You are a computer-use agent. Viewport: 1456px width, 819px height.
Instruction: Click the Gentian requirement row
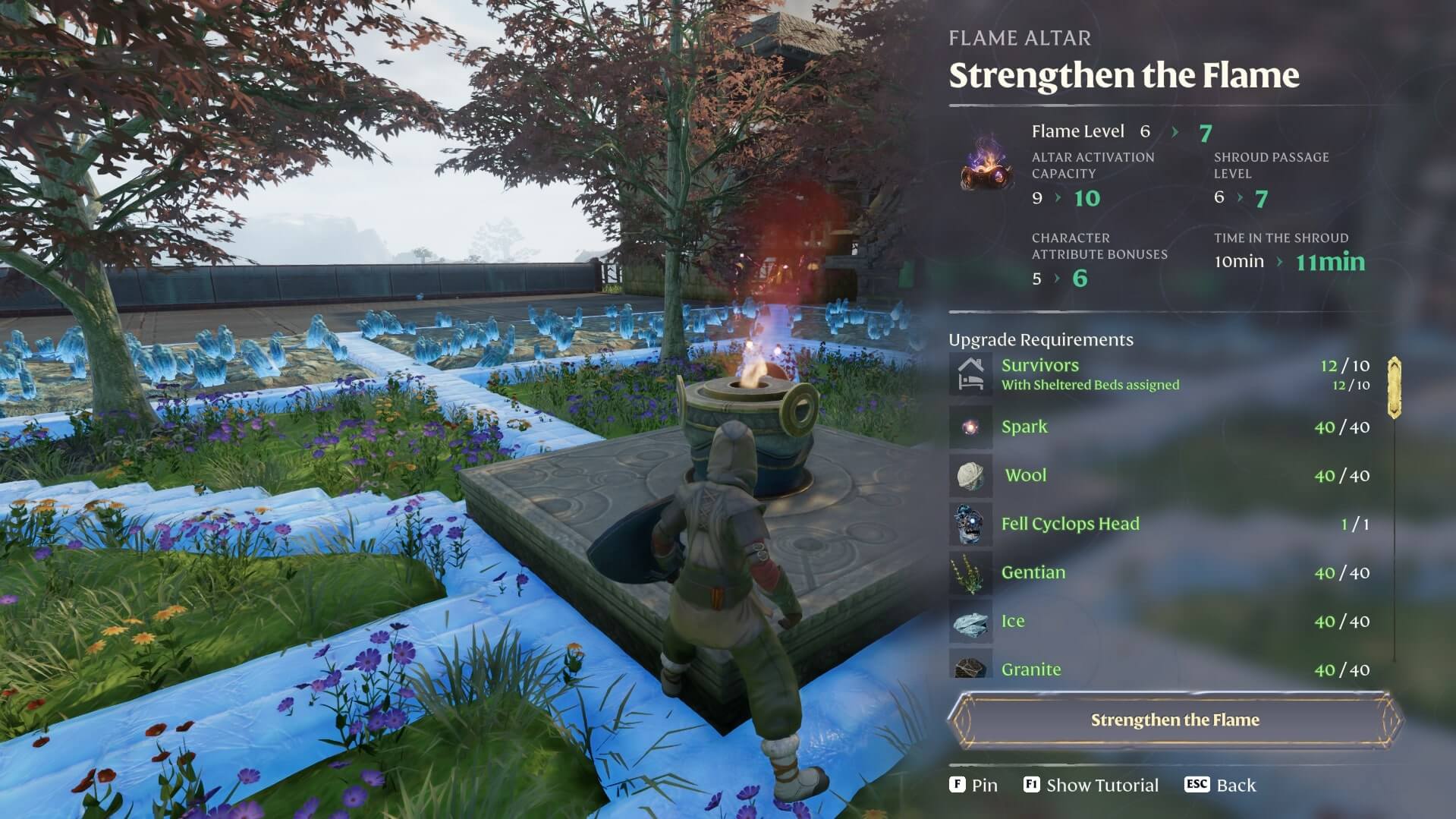[1161, 572]
